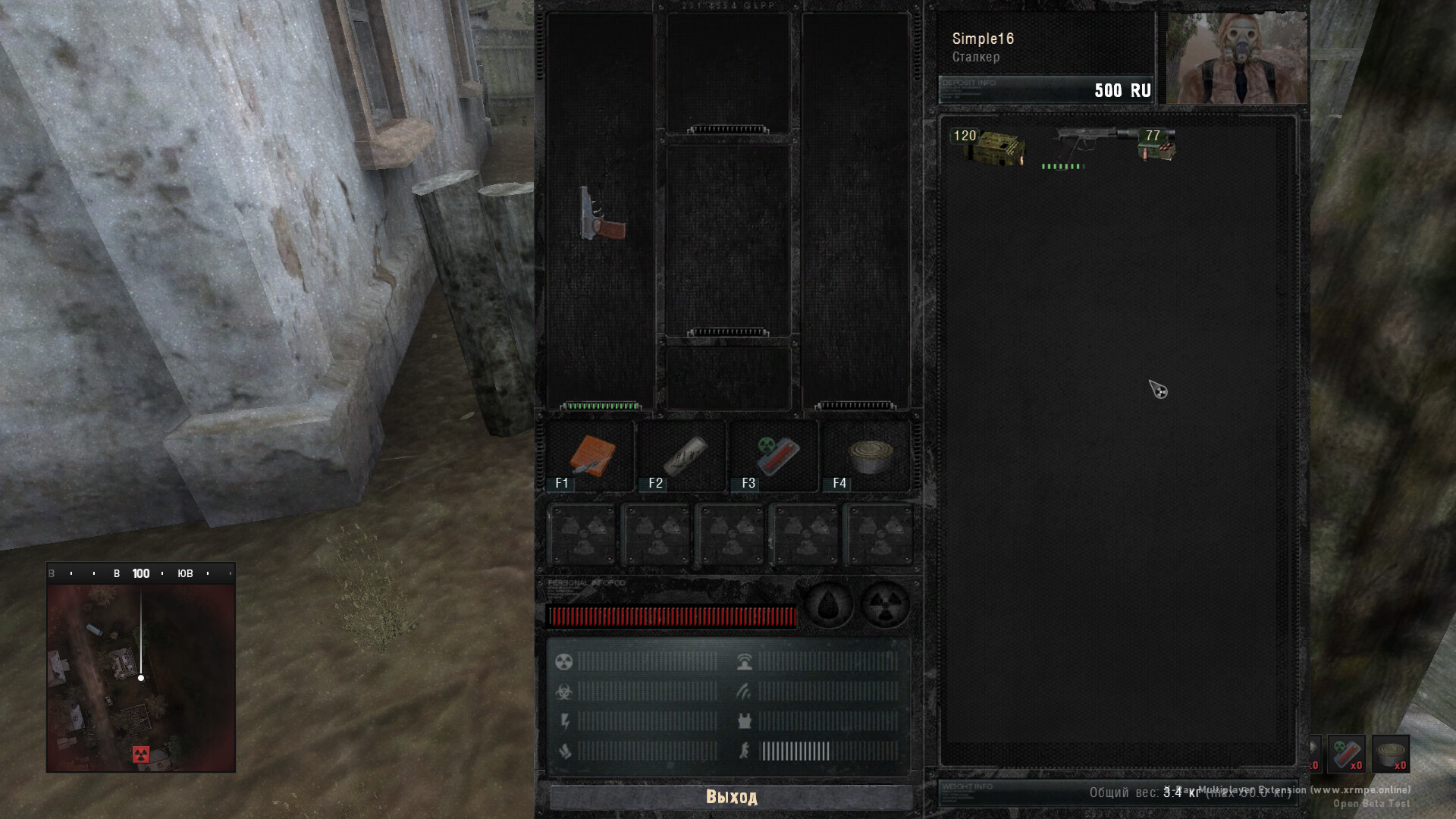
Task: Pick the 77-count ammo stack
Action: [x=1156, y=146]
